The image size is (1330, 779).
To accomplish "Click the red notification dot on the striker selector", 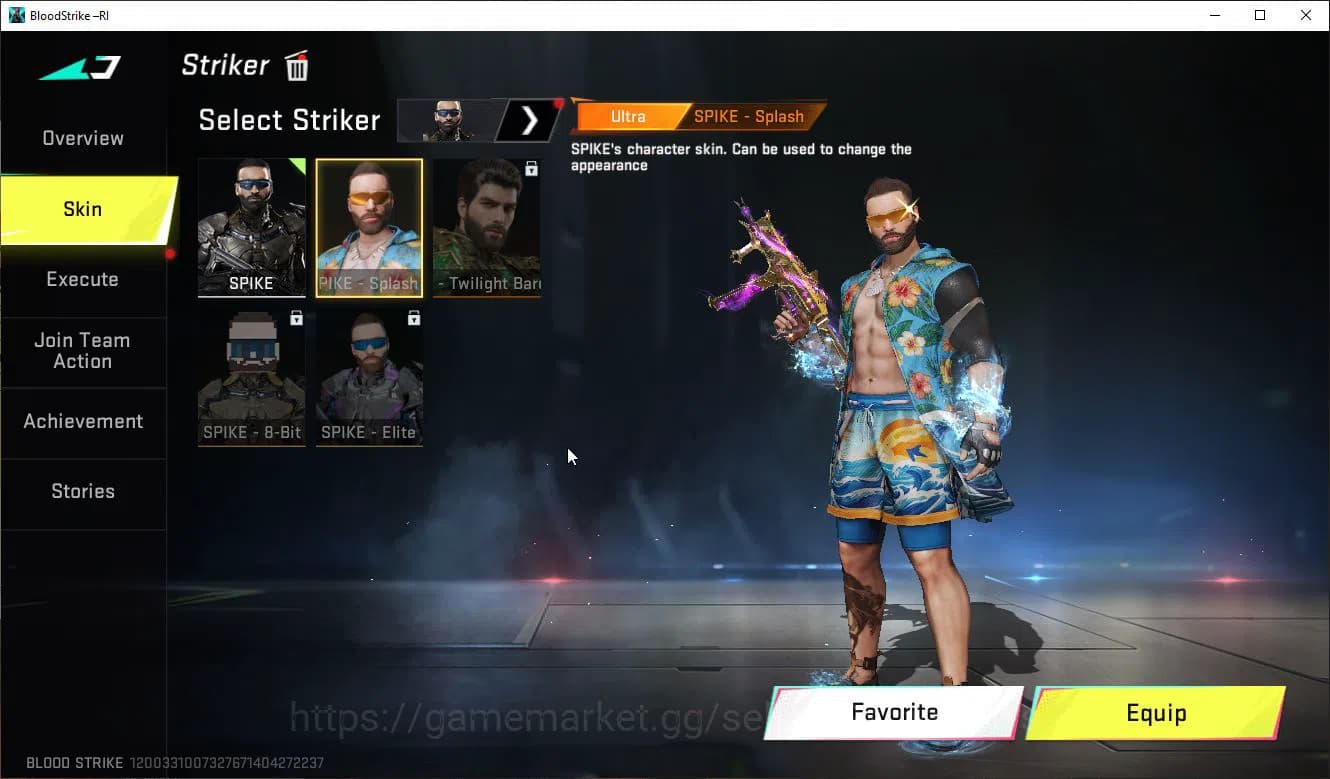I will (x=557, y=101).
